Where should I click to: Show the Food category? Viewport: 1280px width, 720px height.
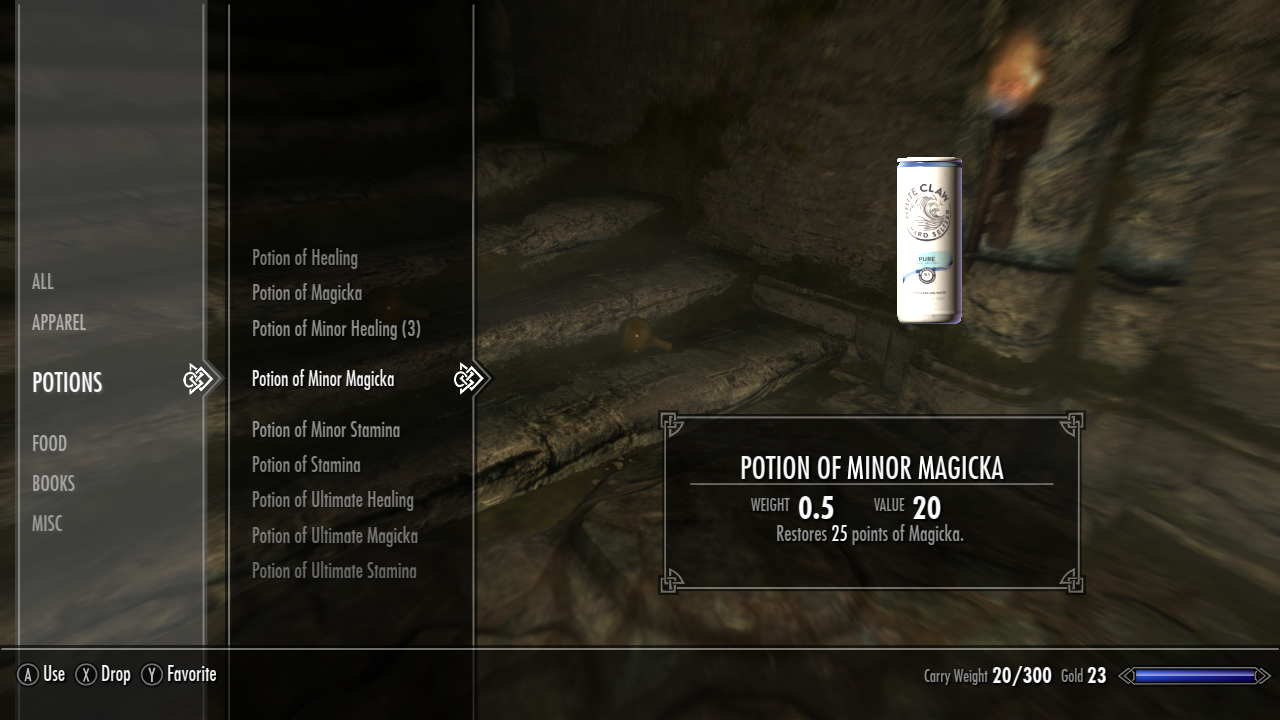click(x=50, y=443)
